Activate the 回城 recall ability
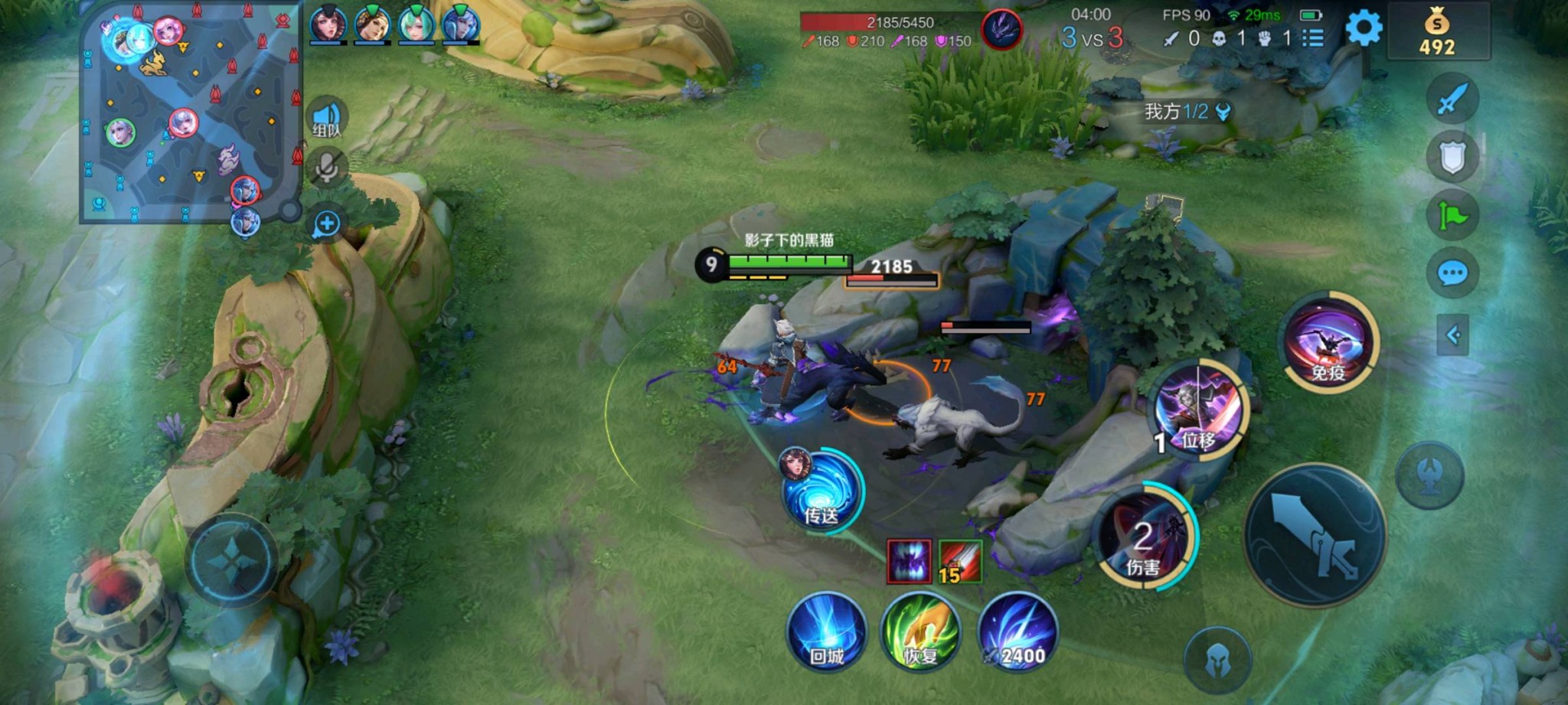This screenshot has width=1568, height=705. 827,634
